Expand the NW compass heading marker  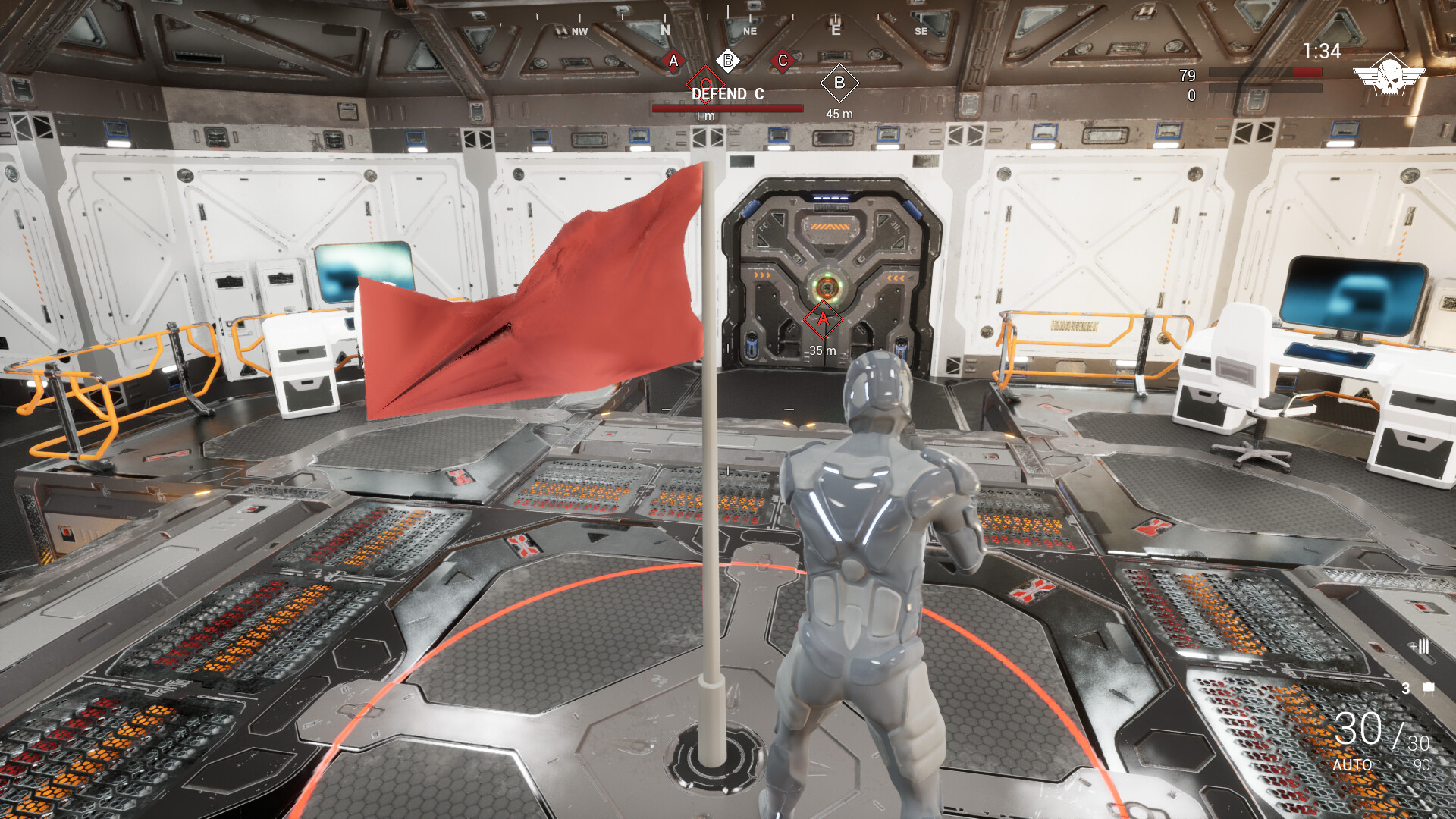pos(579,31)
